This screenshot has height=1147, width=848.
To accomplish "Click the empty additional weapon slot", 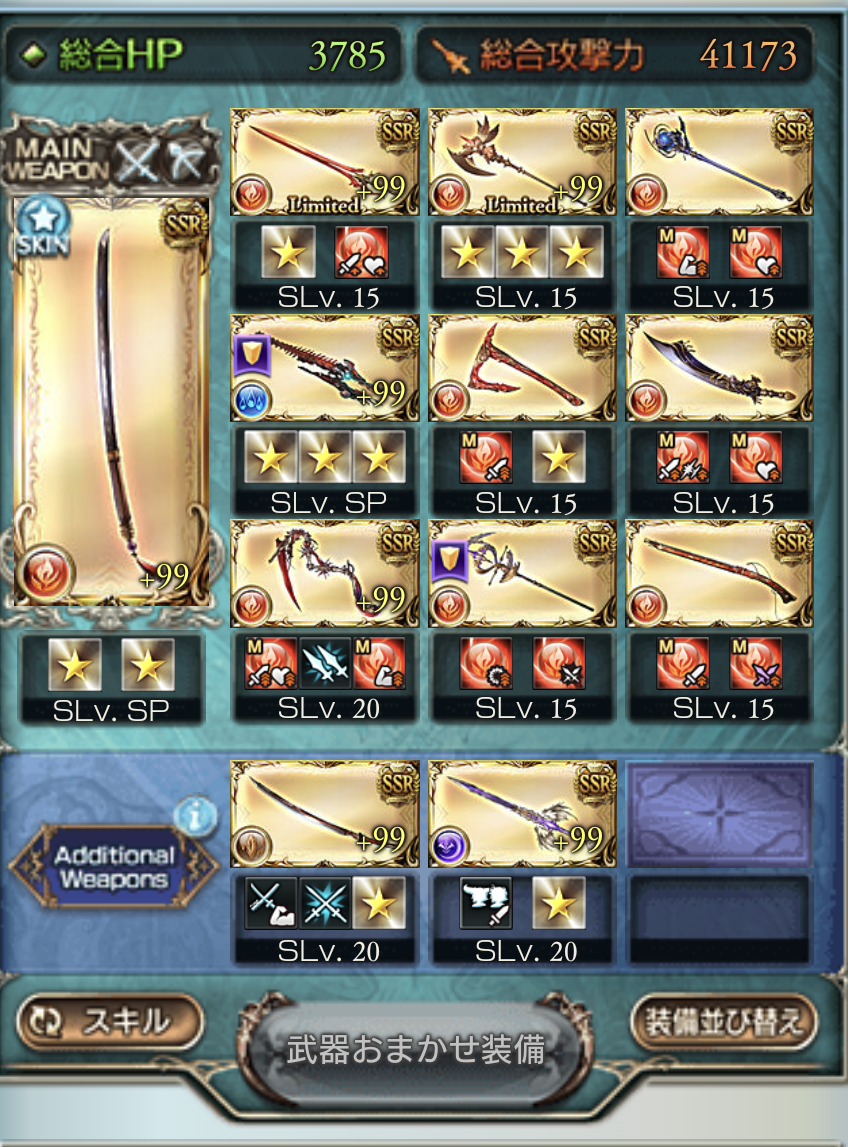I will click(718, 812).
